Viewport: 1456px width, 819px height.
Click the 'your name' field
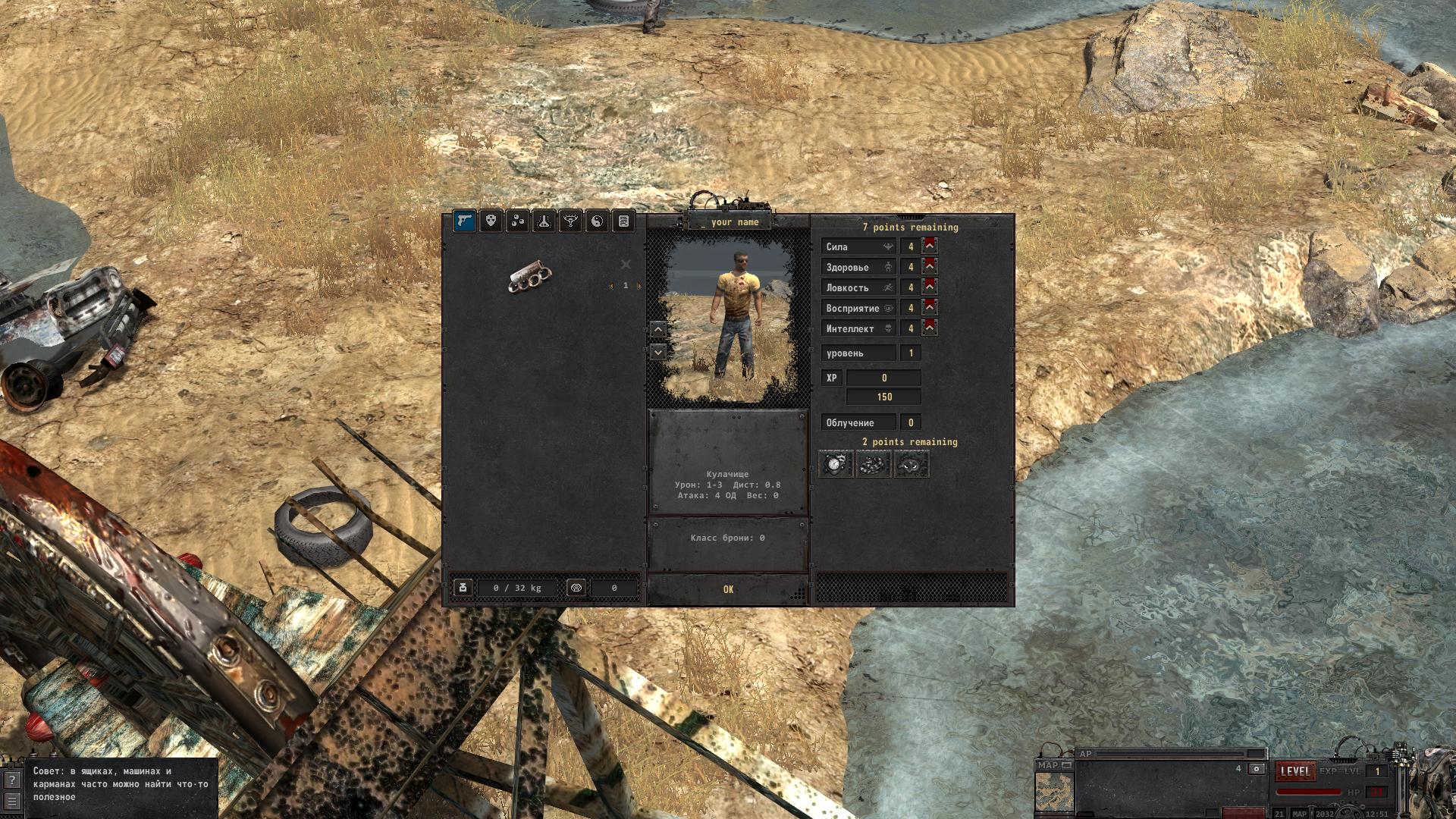pyautogui.click(x=729, y=222)
